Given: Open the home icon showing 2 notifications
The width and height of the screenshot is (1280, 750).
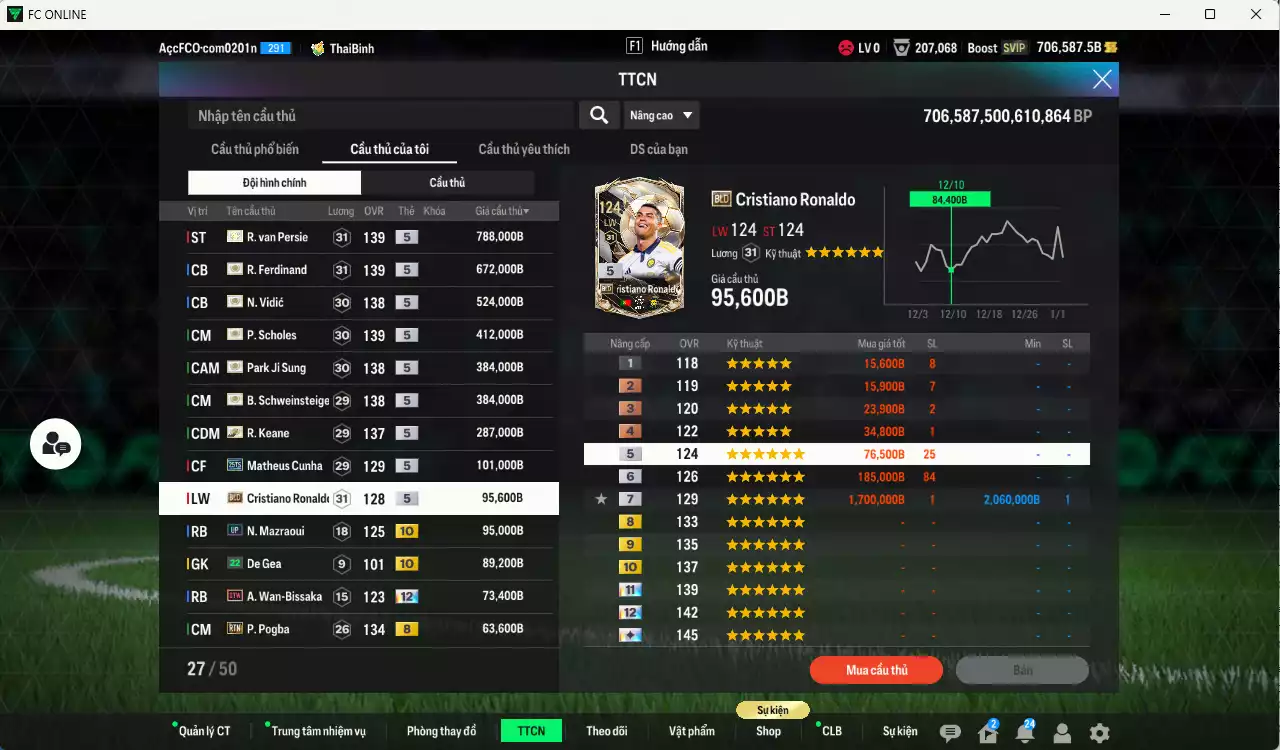Looking at the screenshot, I should tap(990, 731).
